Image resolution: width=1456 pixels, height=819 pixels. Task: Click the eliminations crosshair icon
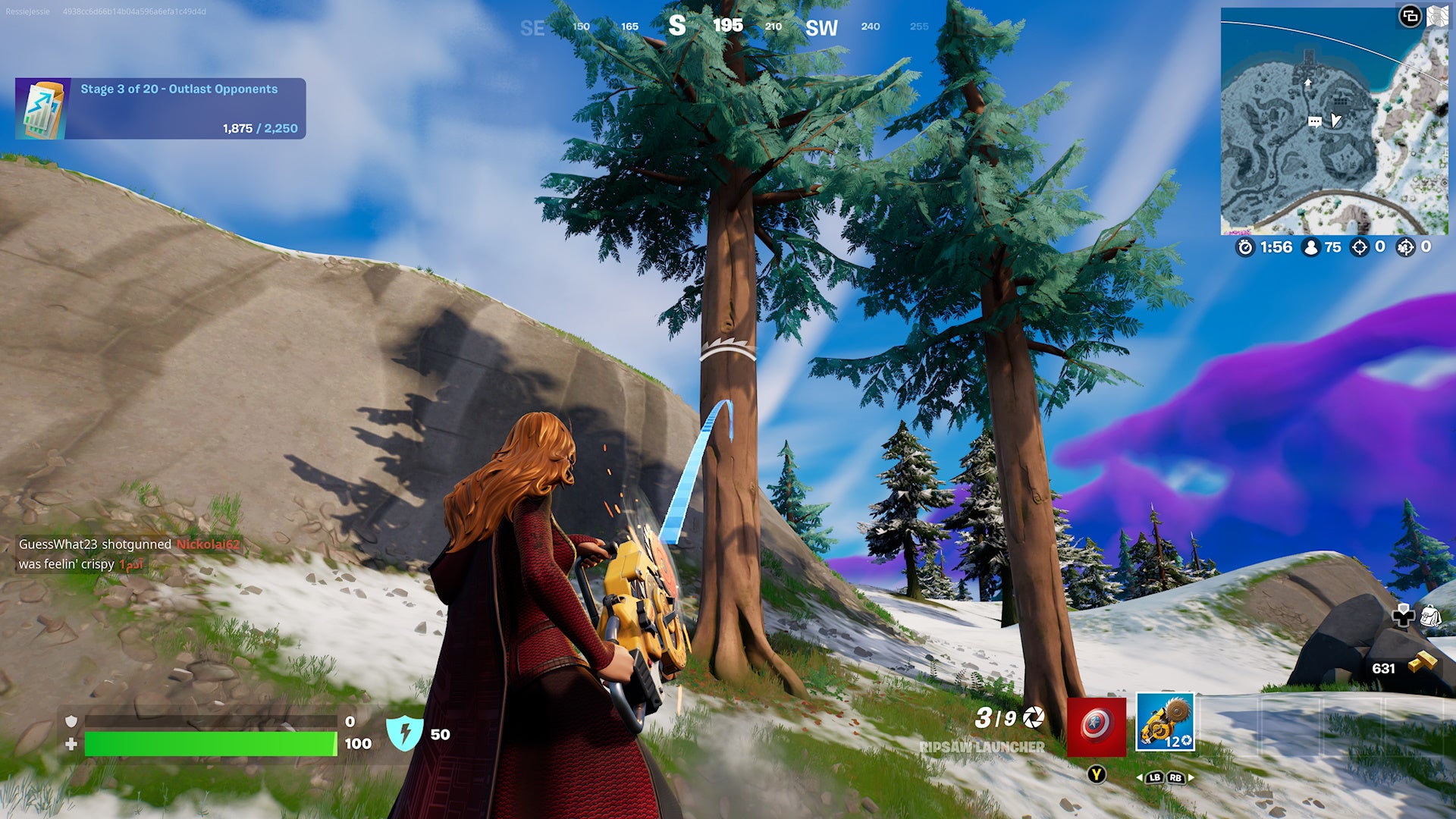[x=1360, y=246]
